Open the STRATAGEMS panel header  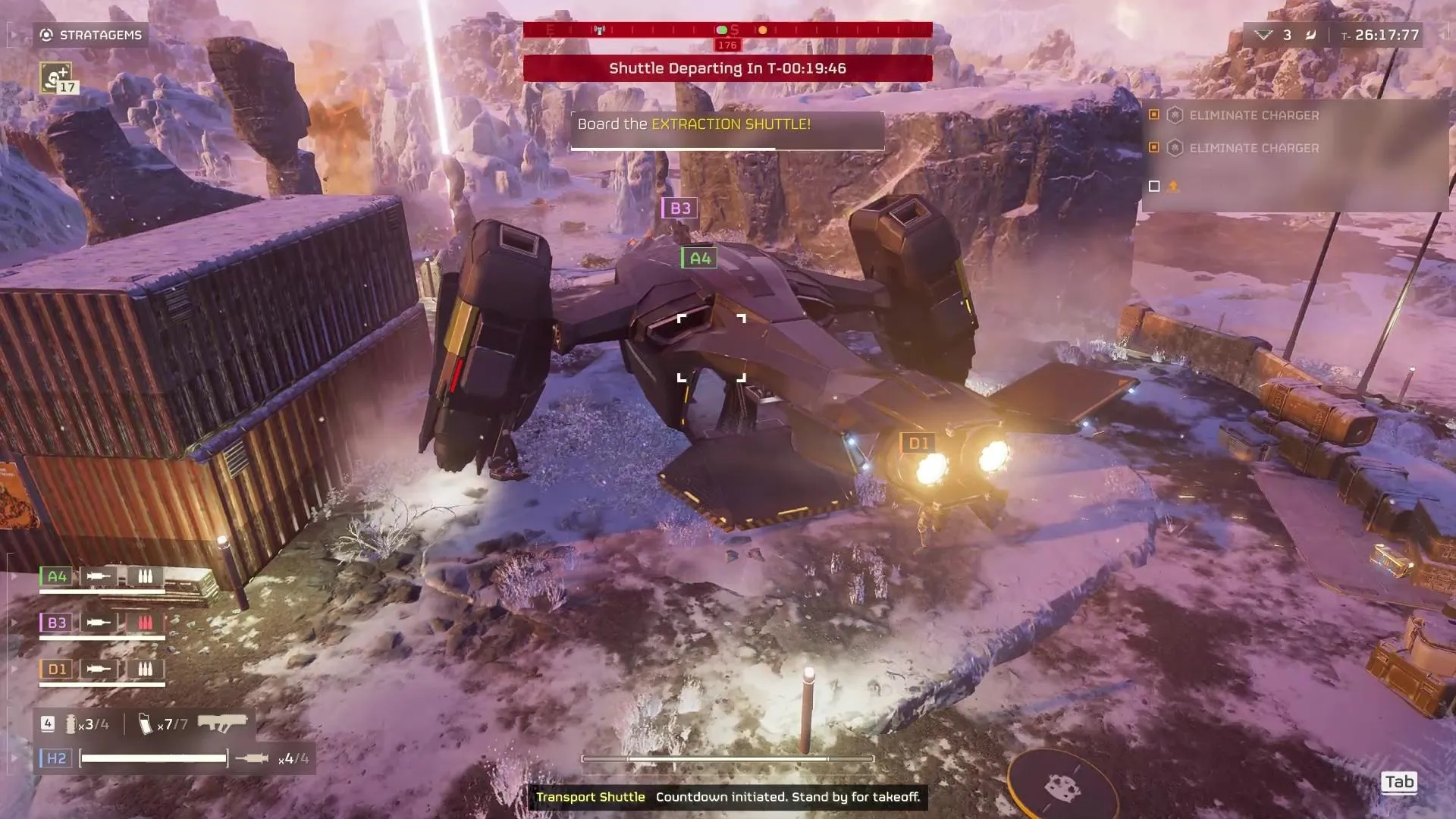pyautogui.click(x=91, y=35)
